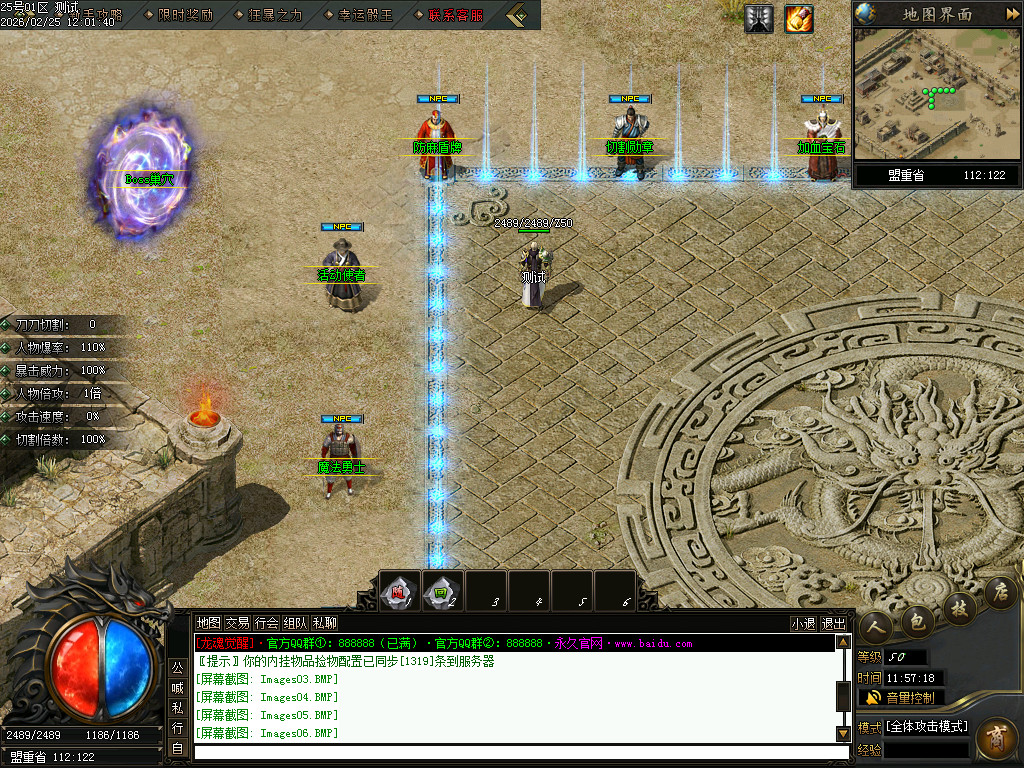
Task: Open the 限时奖励 timed reward menu
Action: click(x=185, y=15)
